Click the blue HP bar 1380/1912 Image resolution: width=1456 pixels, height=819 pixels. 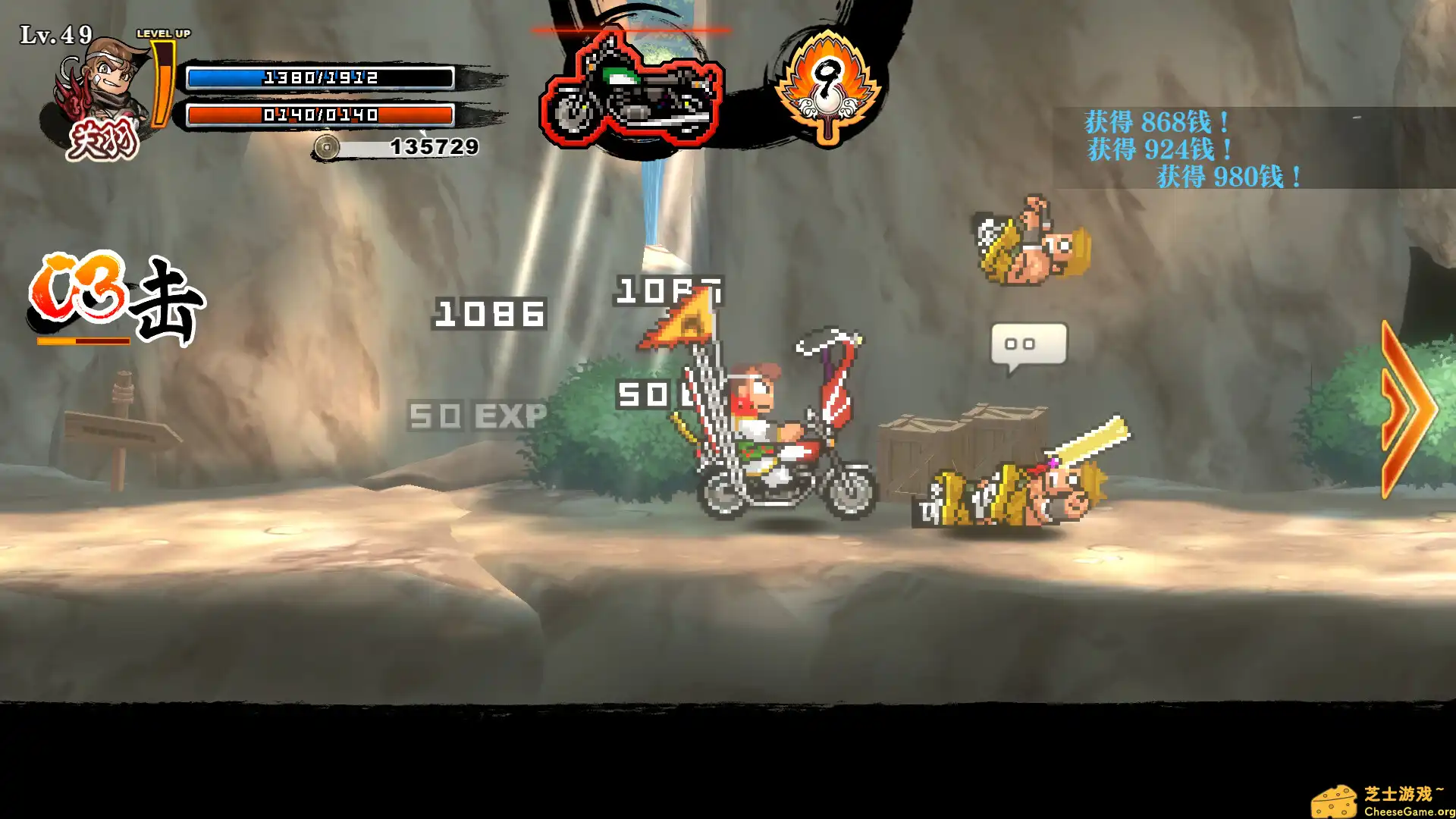point(318,77)
